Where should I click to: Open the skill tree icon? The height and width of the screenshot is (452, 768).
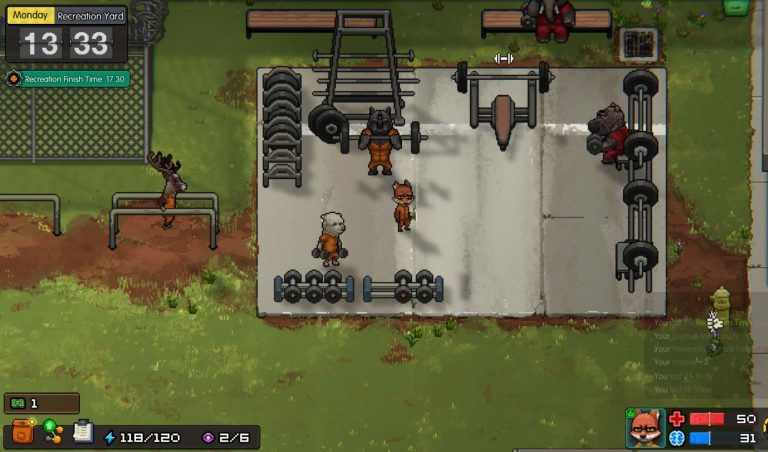pos(51,431)
